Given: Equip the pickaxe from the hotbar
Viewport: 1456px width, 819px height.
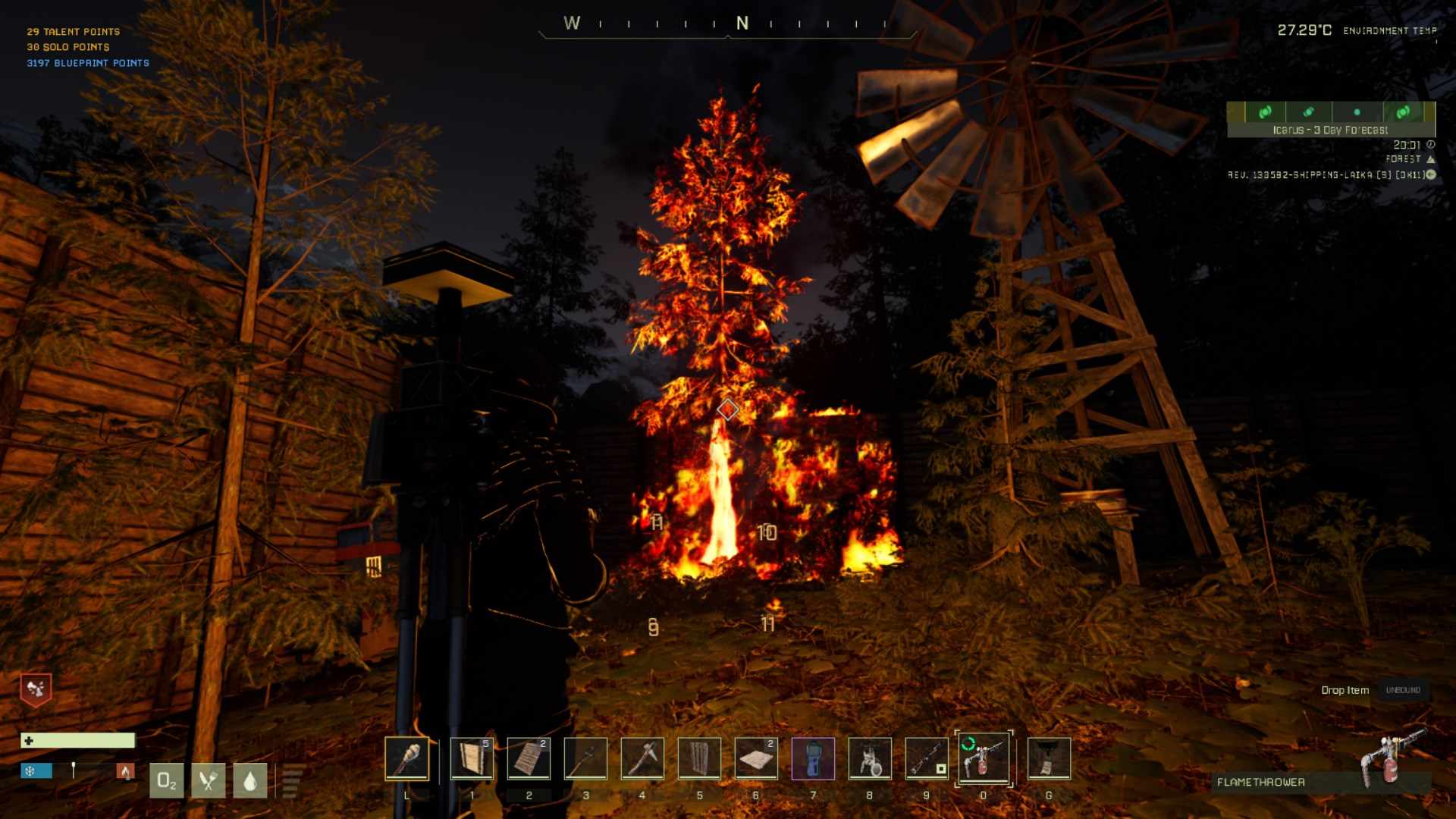Looking at the screenshot, I should click(x=642, y=758).
